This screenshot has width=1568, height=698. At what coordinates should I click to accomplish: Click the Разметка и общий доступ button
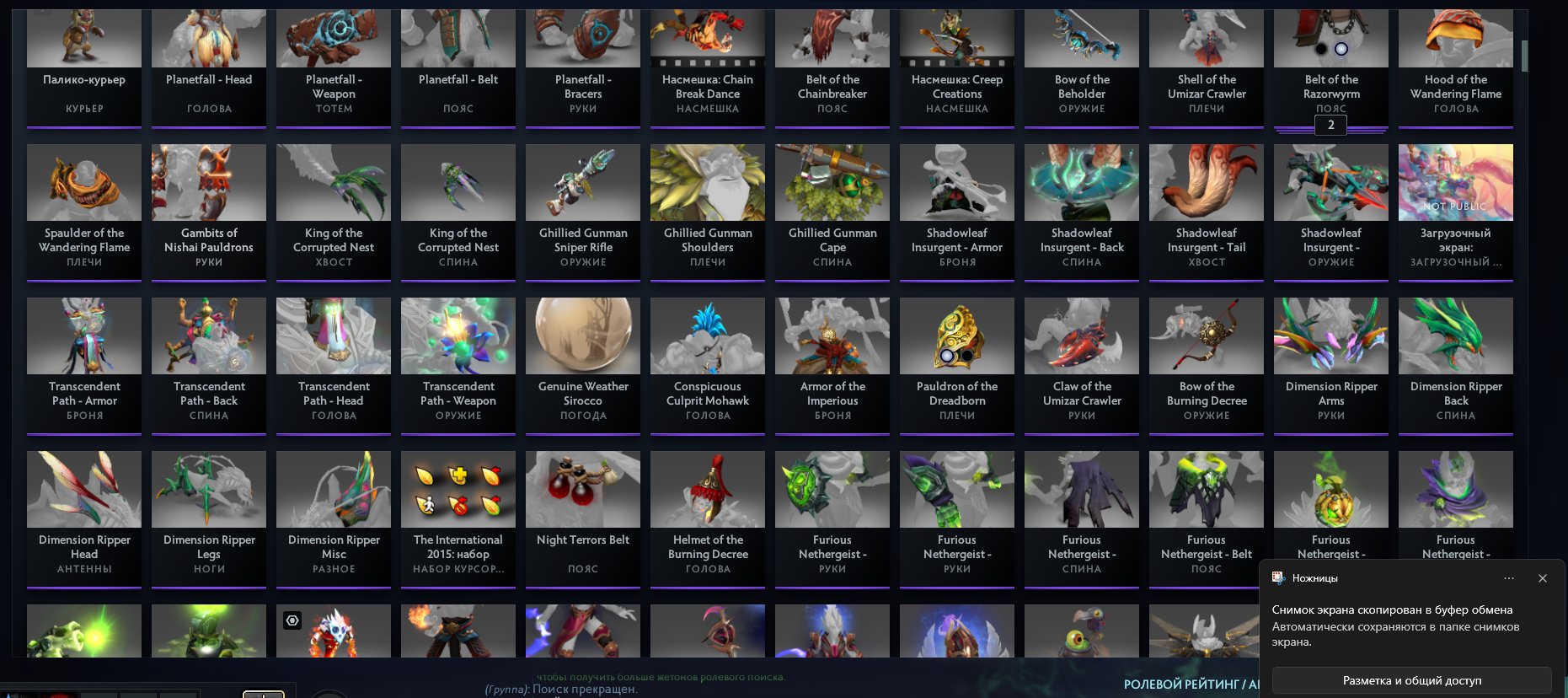click(x=1411, y=679)
